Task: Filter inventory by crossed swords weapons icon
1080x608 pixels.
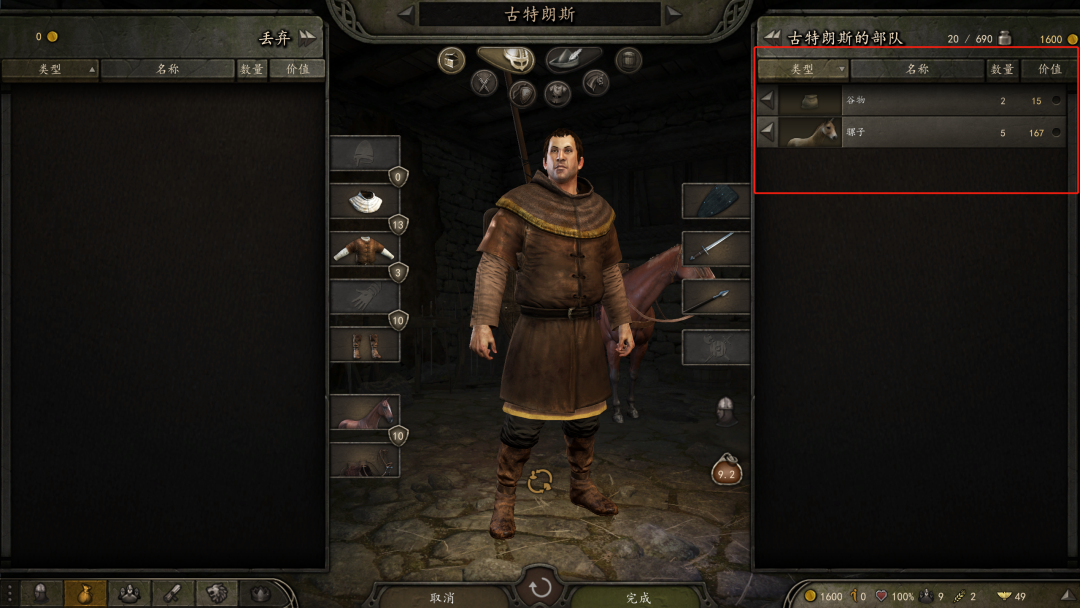Action: (x=485, y=83)
